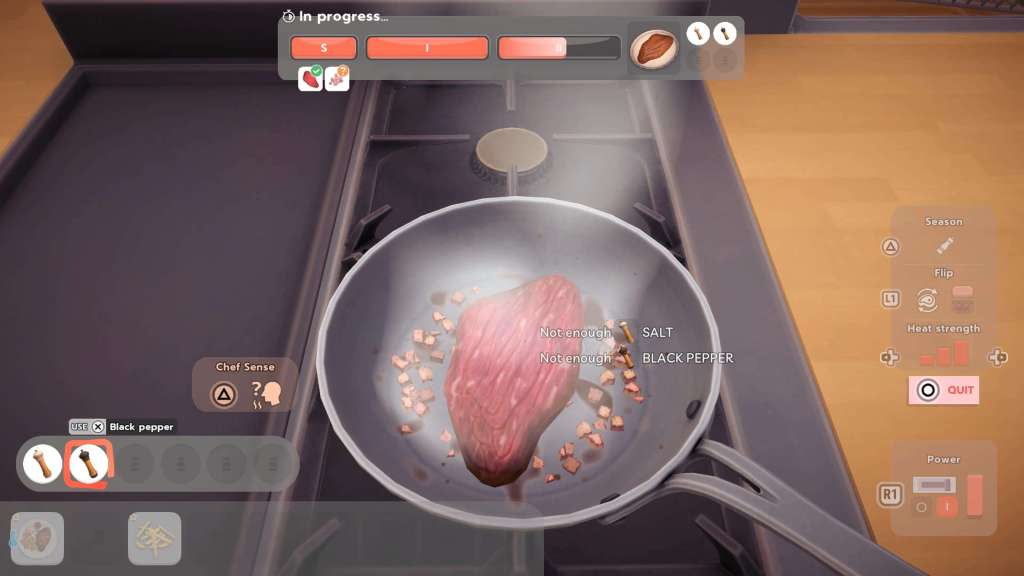
Task: Click the pepper seasoning icon beside recipe dish
Action: (x=725, y=34)
